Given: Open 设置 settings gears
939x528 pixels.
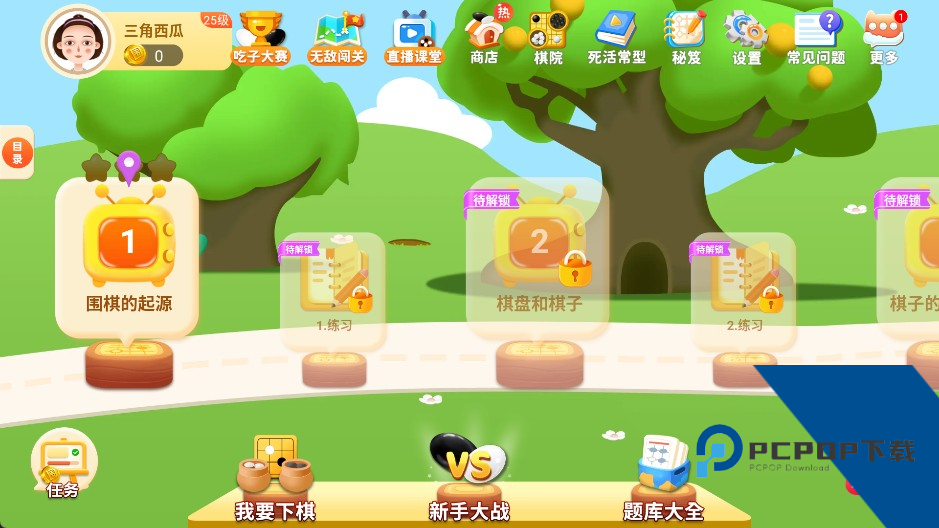Looking at the screenshot, I should pyautogui.click(x=746, y=37).
